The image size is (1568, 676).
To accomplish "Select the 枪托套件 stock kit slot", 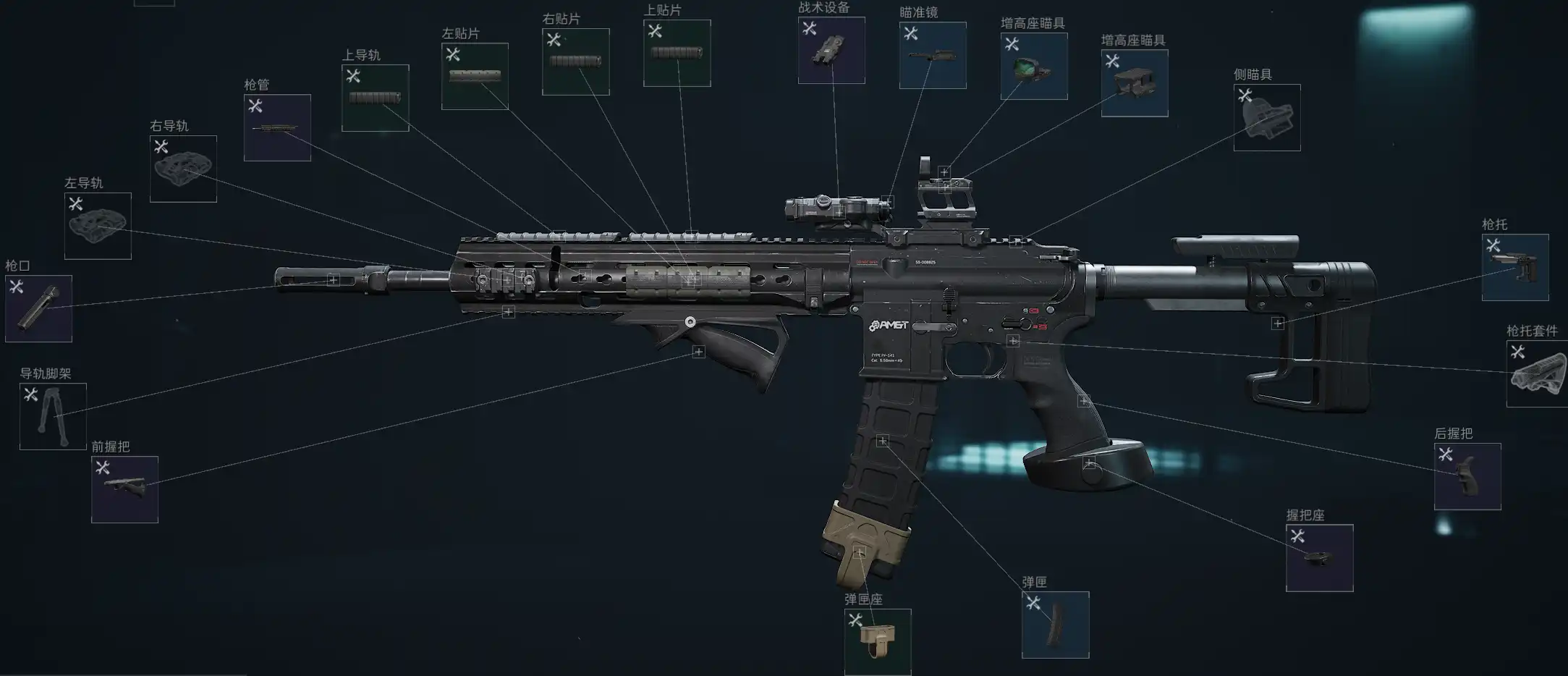I will pos(1537,373).
